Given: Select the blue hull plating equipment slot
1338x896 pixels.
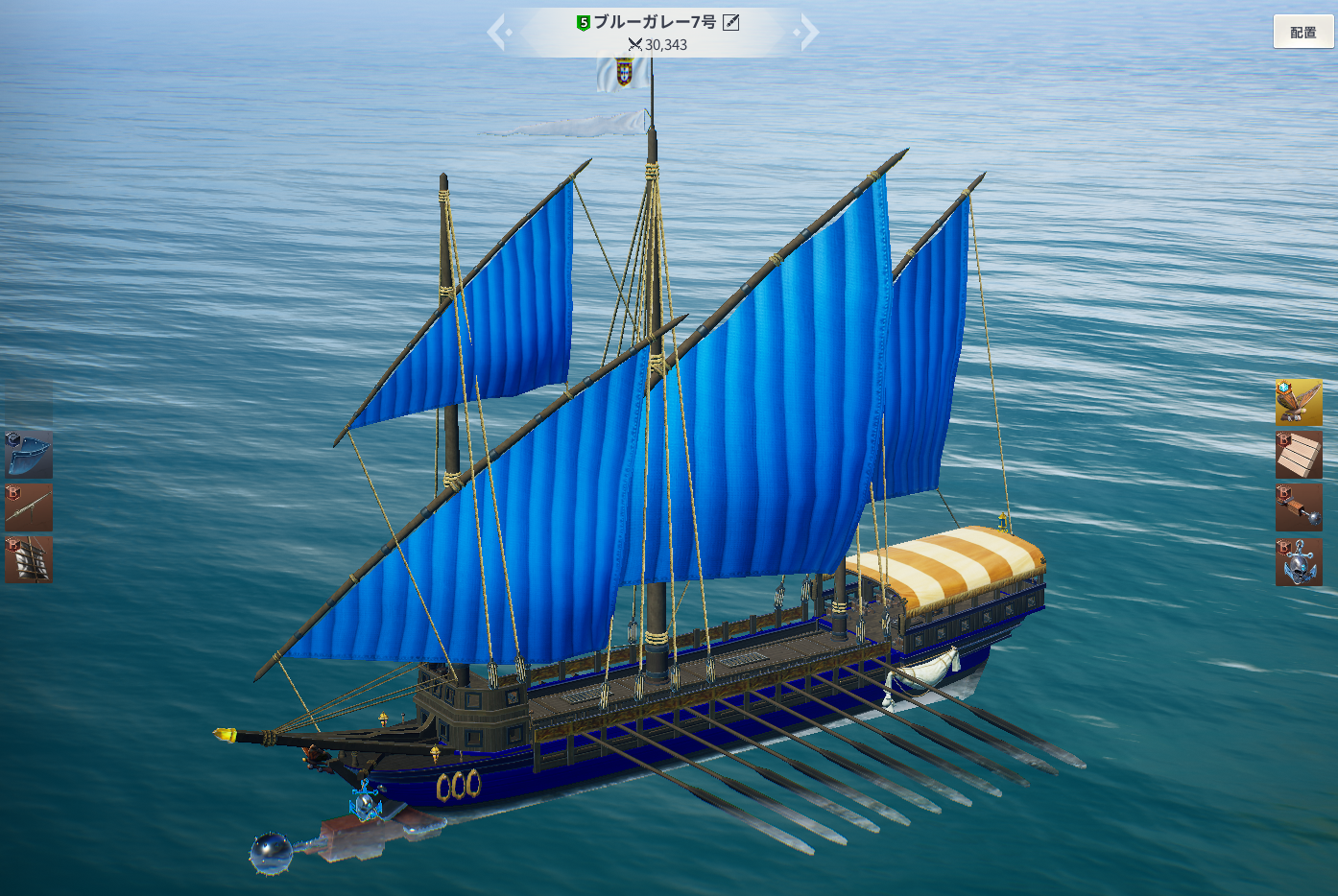Looking at the screenshot, I should click(29, 455).
